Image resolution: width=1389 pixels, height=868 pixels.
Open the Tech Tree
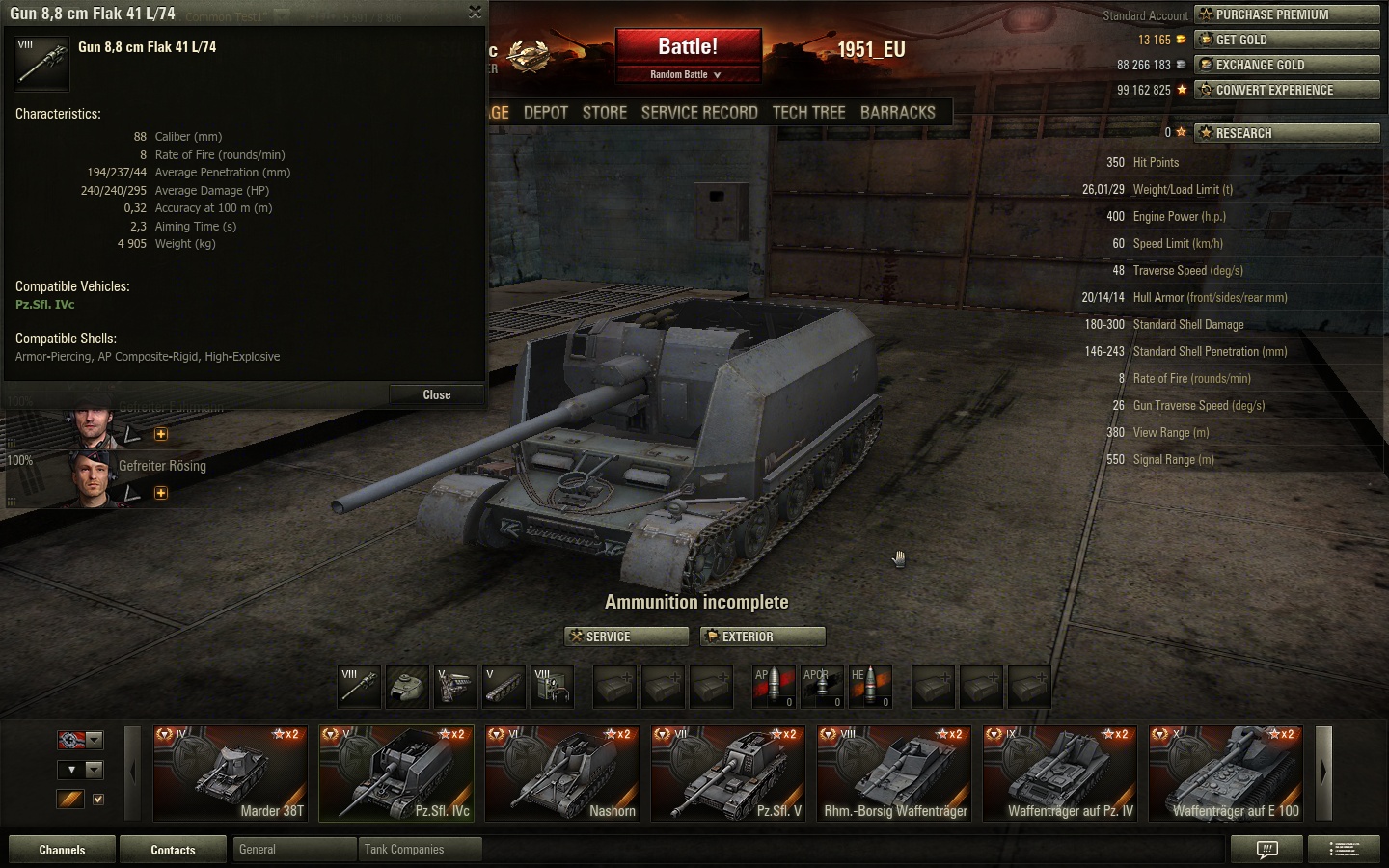pyautogui.click(x=808, y=112)
